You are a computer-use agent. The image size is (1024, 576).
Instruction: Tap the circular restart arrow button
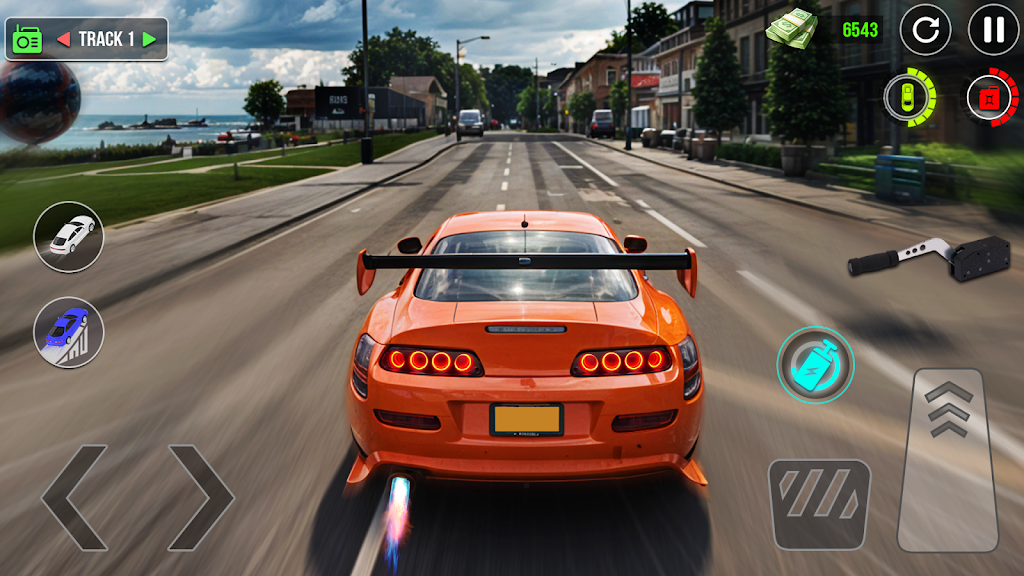point(925,30)
